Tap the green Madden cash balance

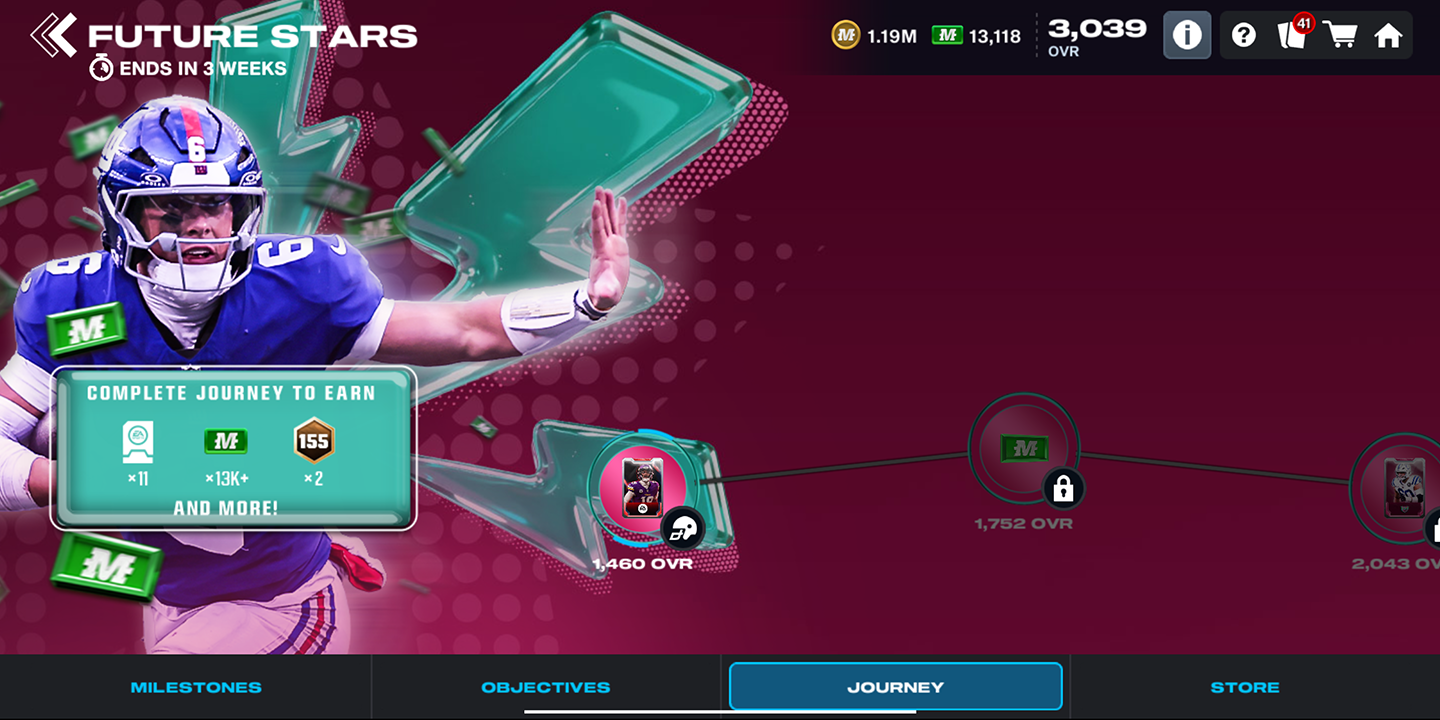(976, 36)
